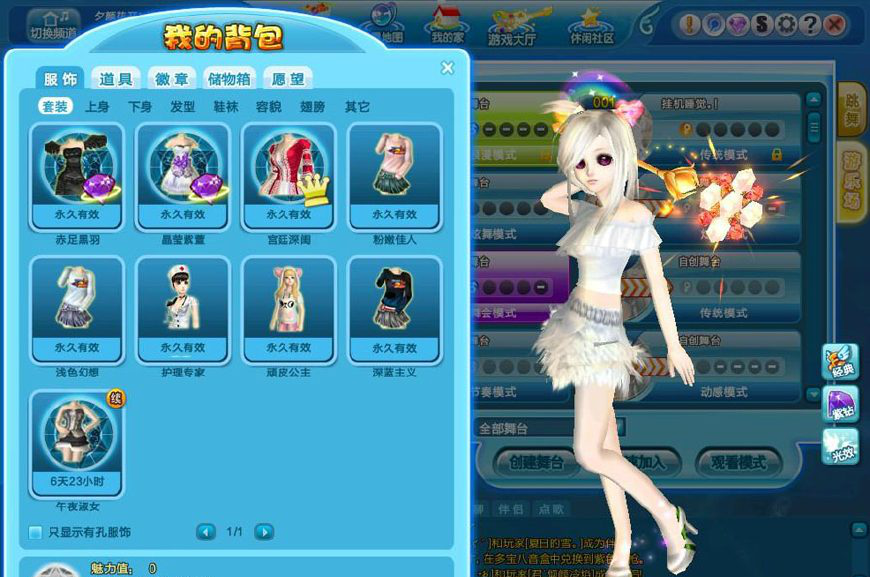
Task: Enter 观看模式 spectate mode
Action: (x=738, y=463)
